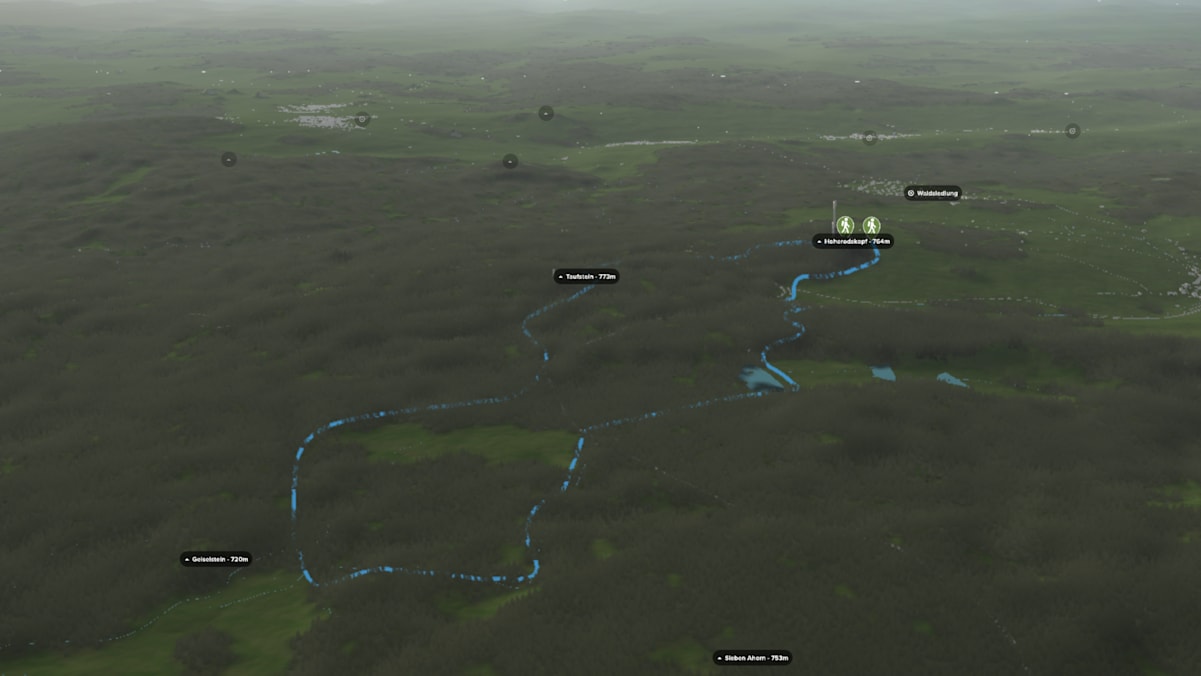Open the Taufstein 773m peak marker
The width and height of the screenshot is (1201, 676).
[587, 276]
